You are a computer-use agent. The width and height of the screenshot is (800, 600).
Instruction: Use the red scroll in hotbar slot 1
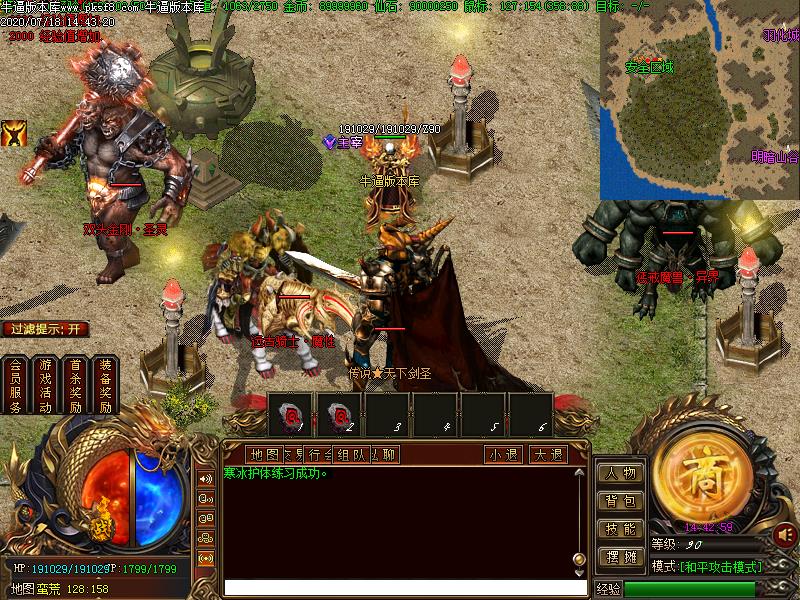[x=293, y=414]
